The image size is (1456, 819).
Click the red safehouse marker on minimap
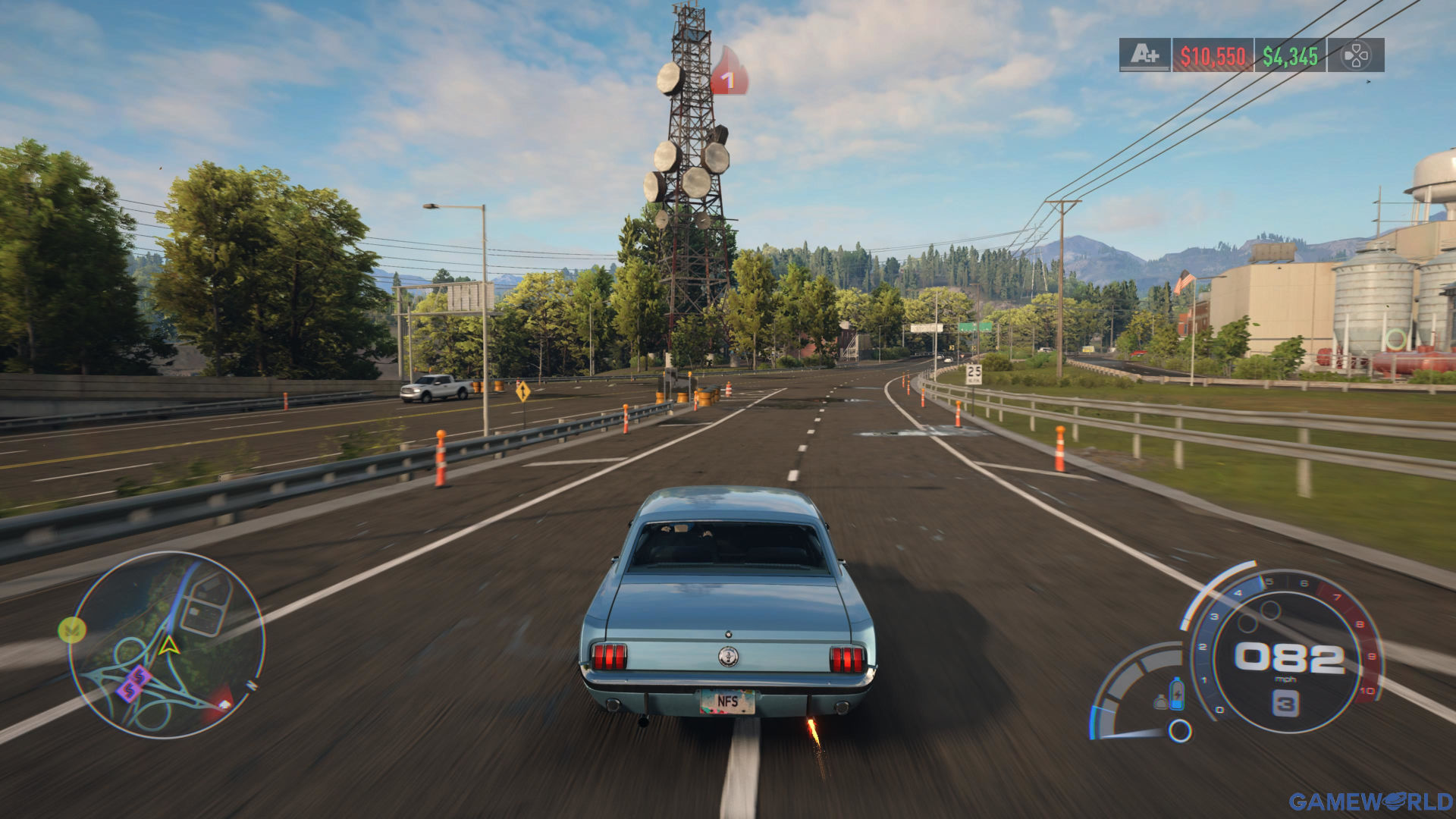pyautogui.click(x=221, y=700)
